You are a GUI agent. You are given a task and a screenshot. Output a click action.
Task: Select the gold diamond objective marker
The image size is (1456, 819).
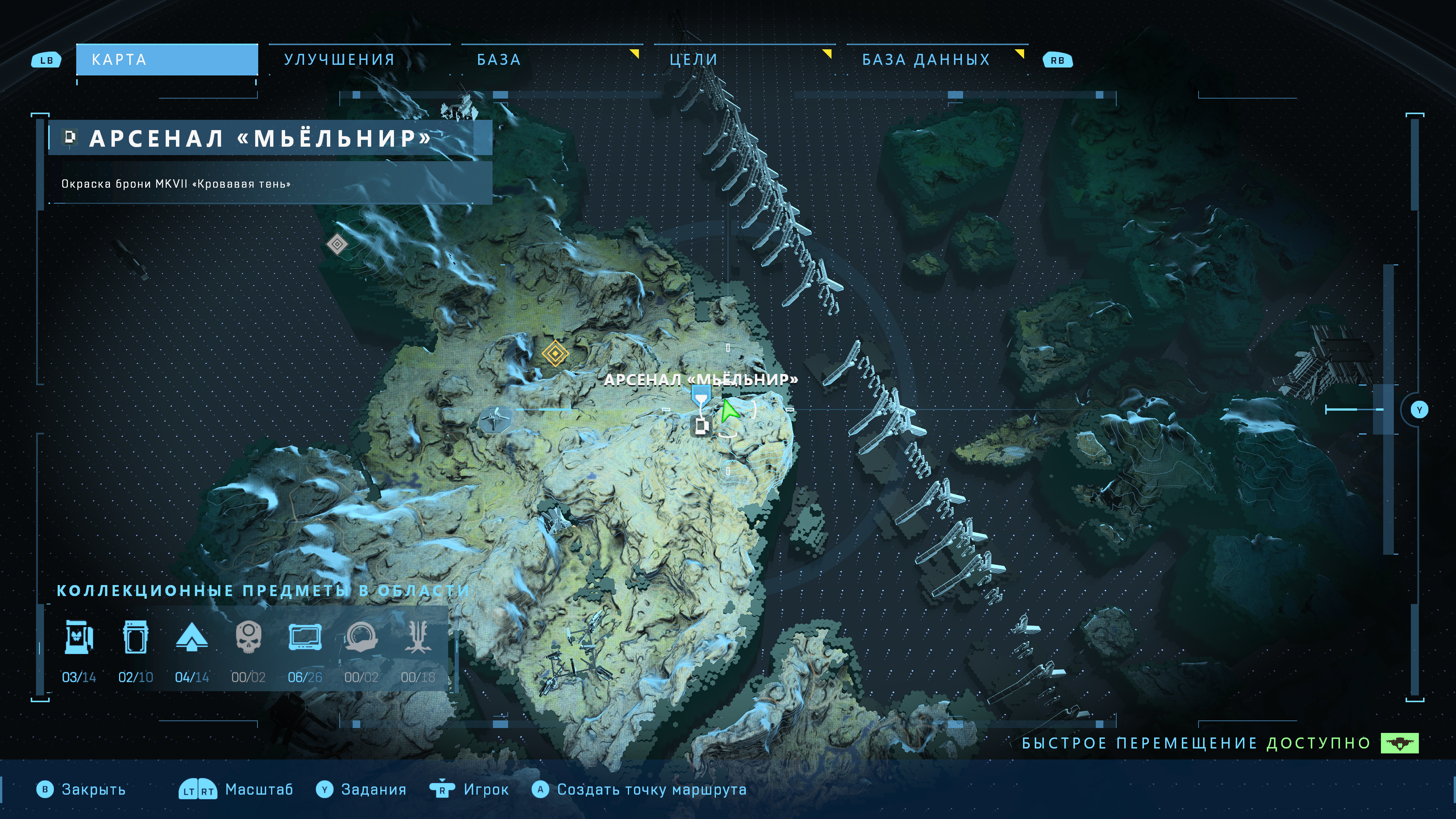555,353
